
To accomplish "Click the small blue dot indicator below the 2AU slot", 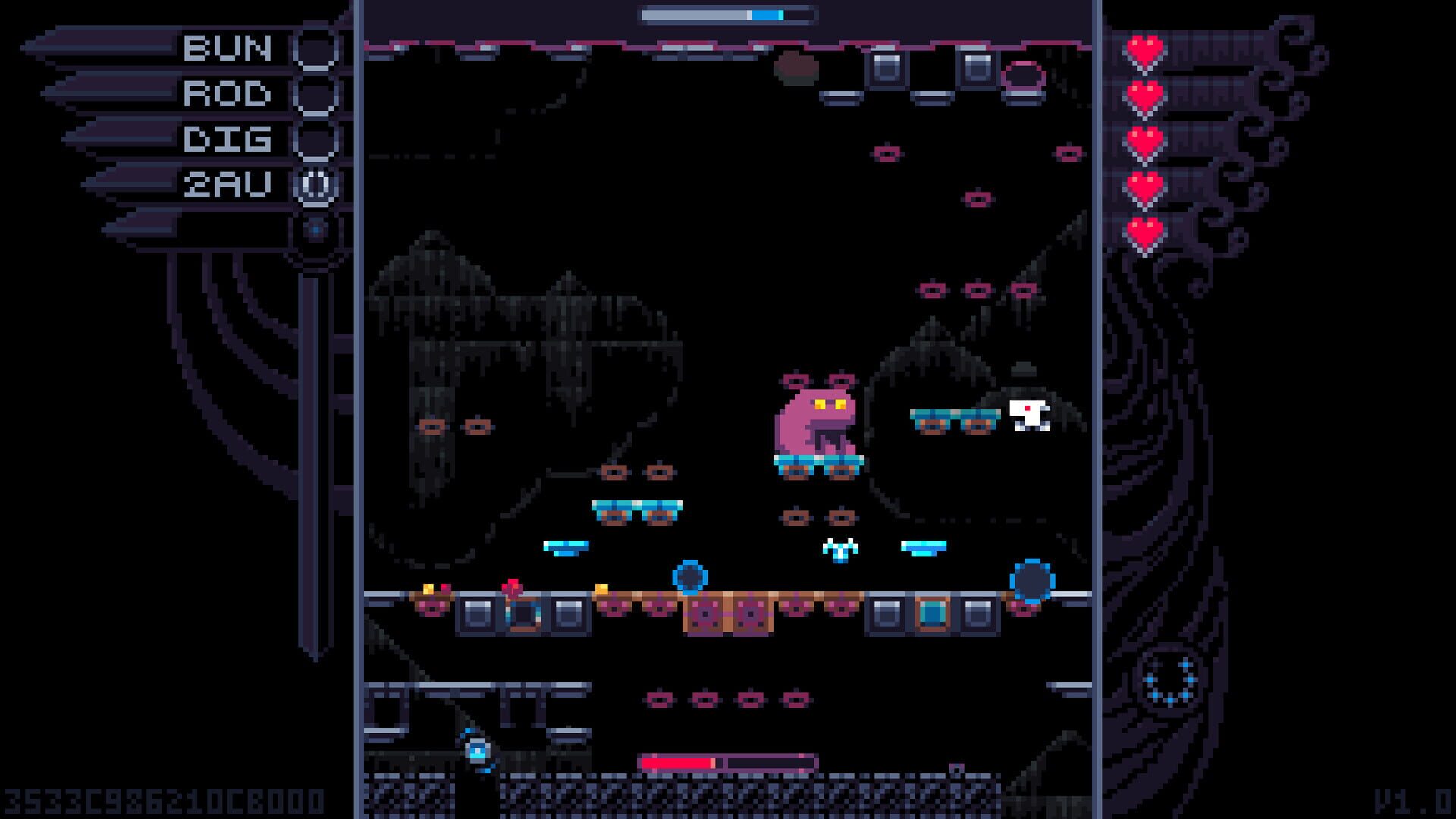I will point(315,227).
